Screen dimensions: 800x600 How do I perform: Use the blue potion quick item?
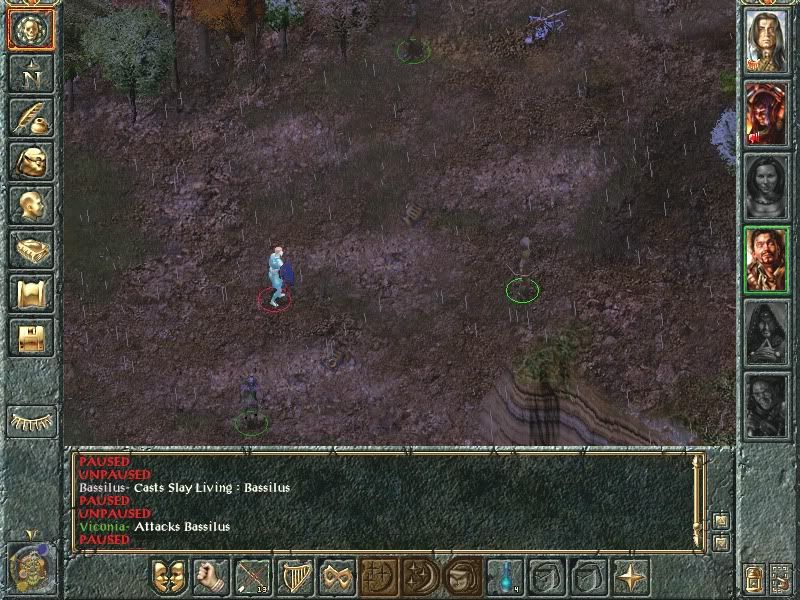[505, 577]
